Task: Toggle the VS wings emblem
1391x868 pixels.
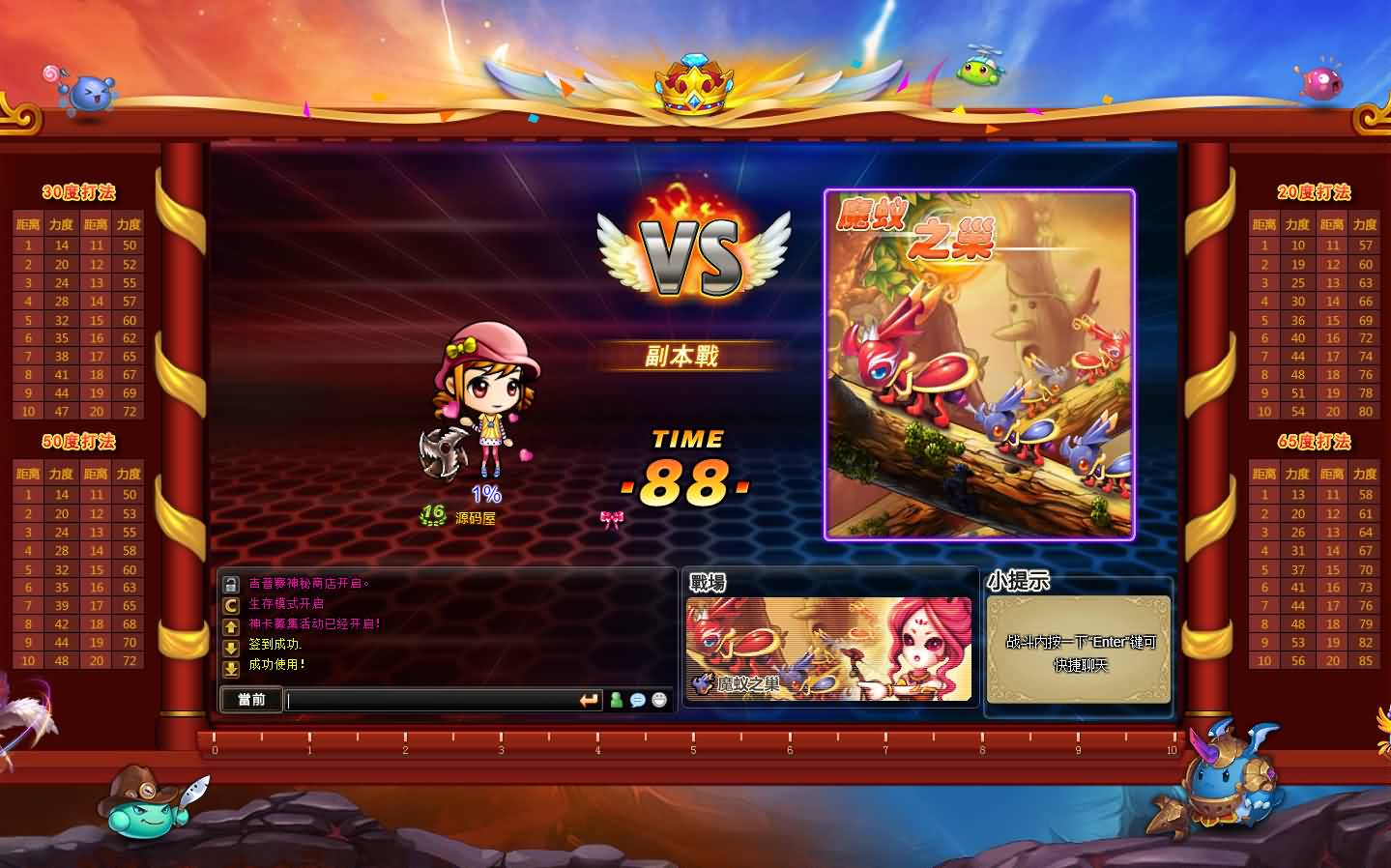Action: pos(689,251)
